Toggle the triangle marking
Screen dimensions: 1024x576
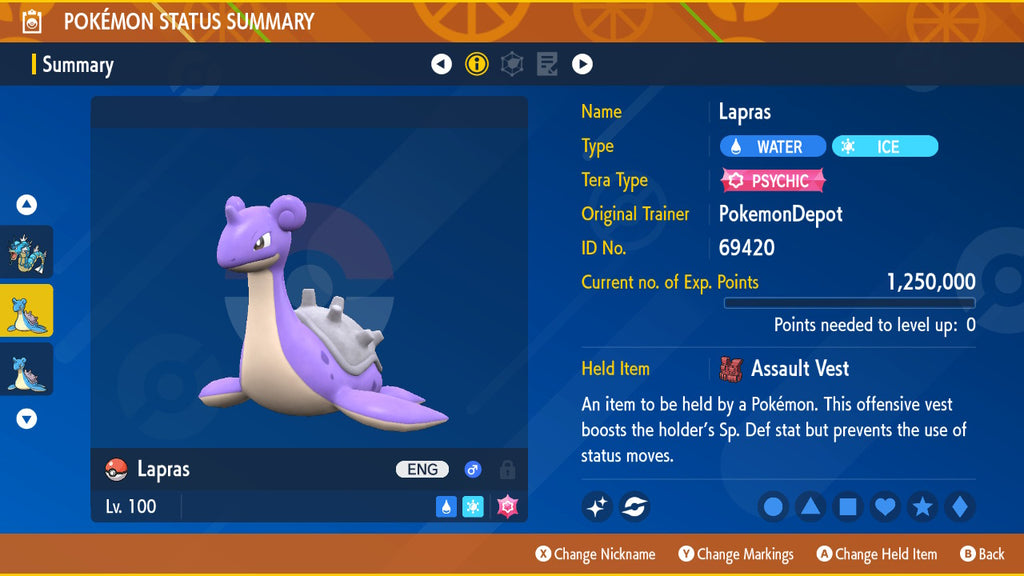[x=810, y=507]
